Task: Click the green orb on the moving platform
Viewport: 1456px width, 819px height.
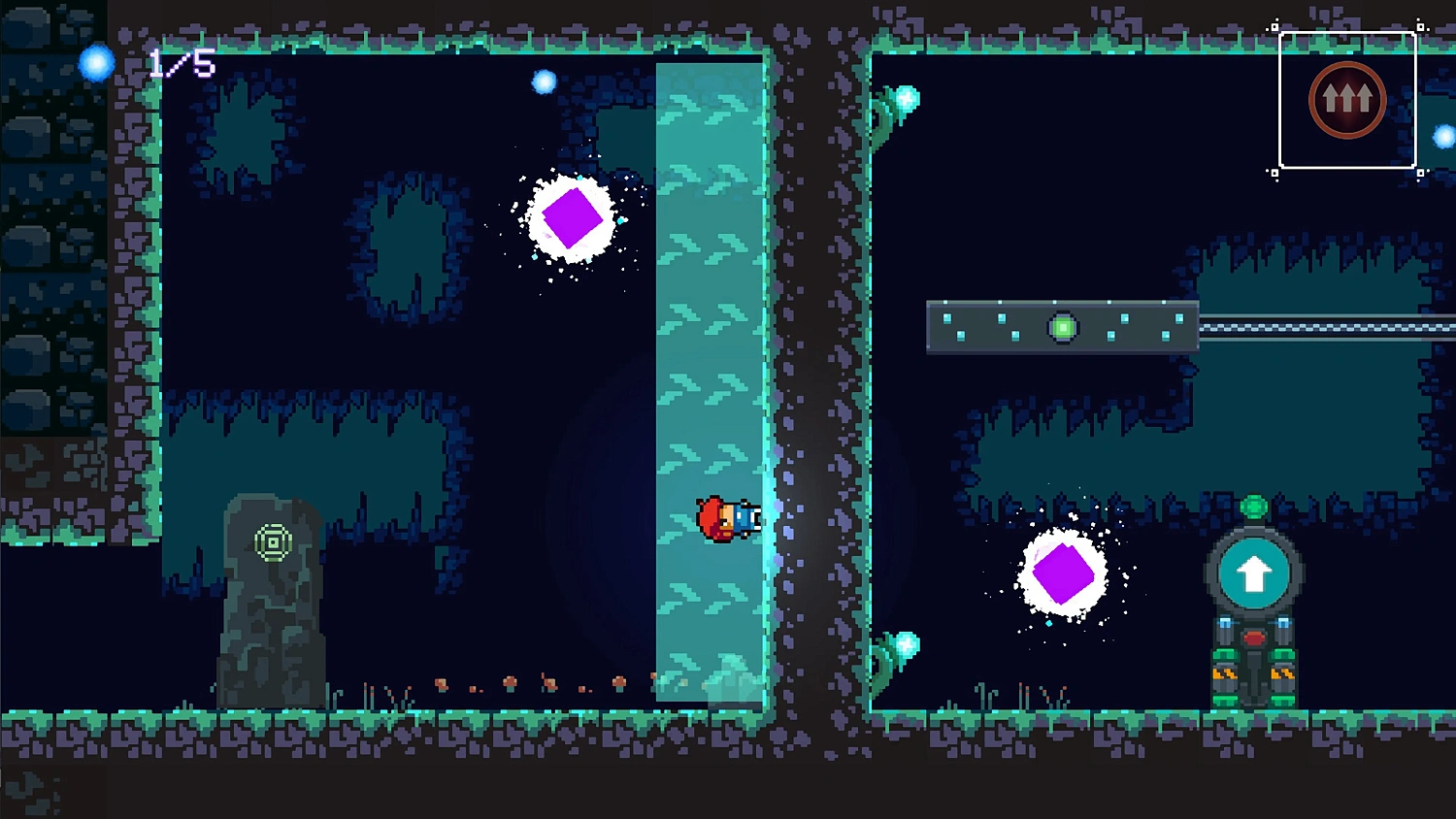Action: 1065,327
